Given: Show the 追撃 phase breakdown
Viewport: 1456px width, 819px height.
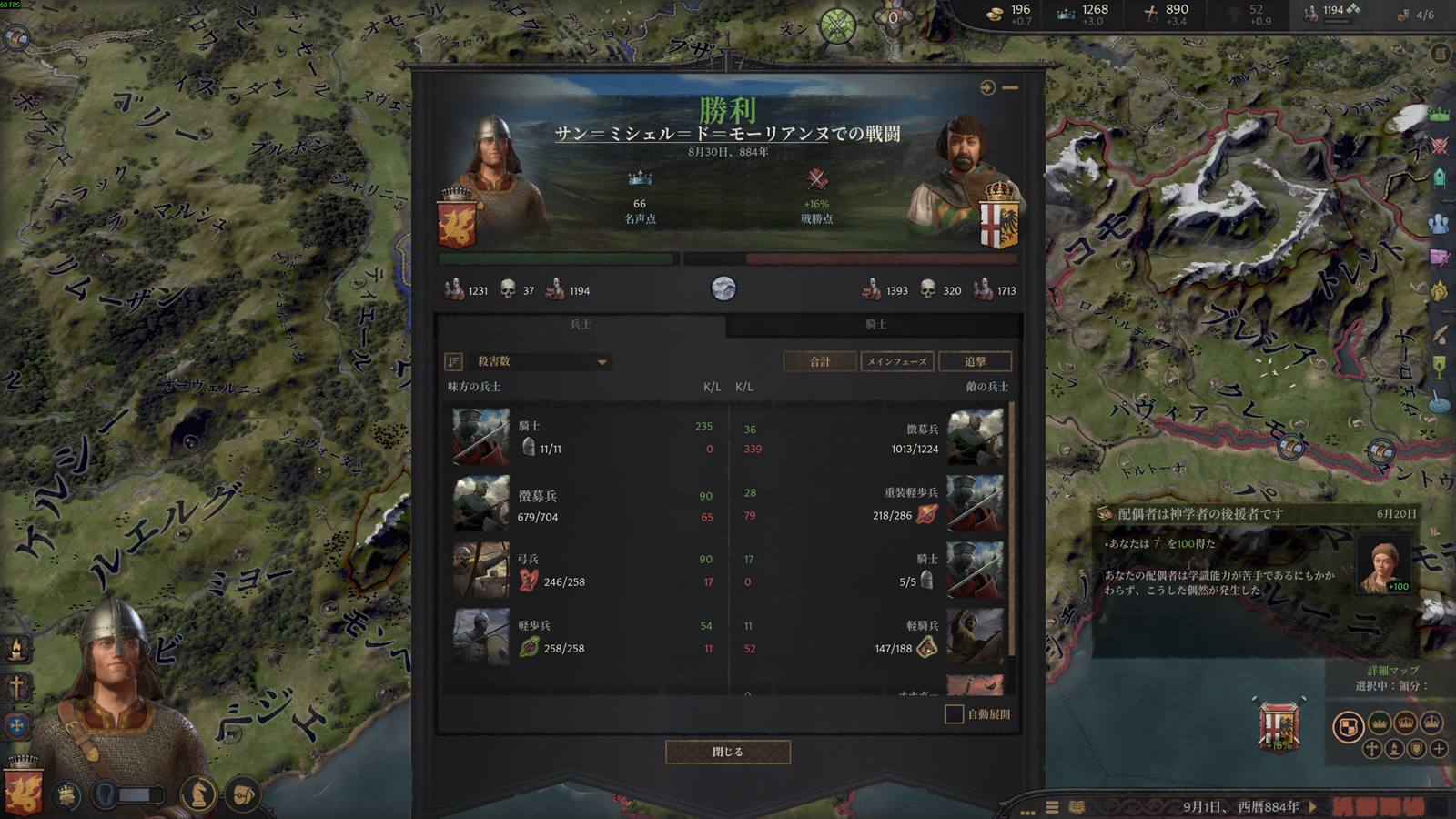Looking at the screenshot, I should 975,361.
